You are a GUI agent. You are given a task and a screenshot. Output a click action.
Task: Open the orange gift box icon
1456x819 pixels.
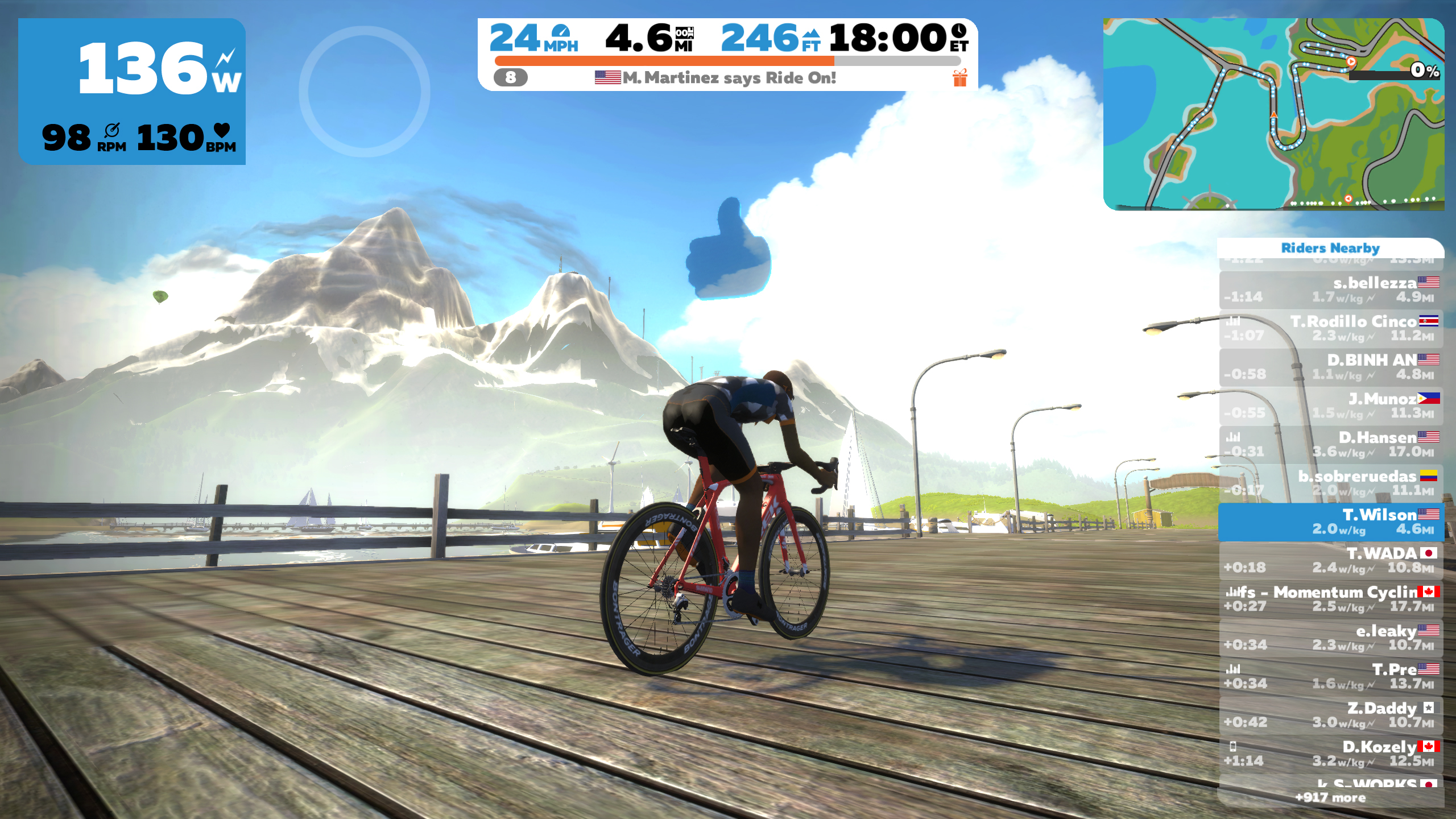[959, 78]
